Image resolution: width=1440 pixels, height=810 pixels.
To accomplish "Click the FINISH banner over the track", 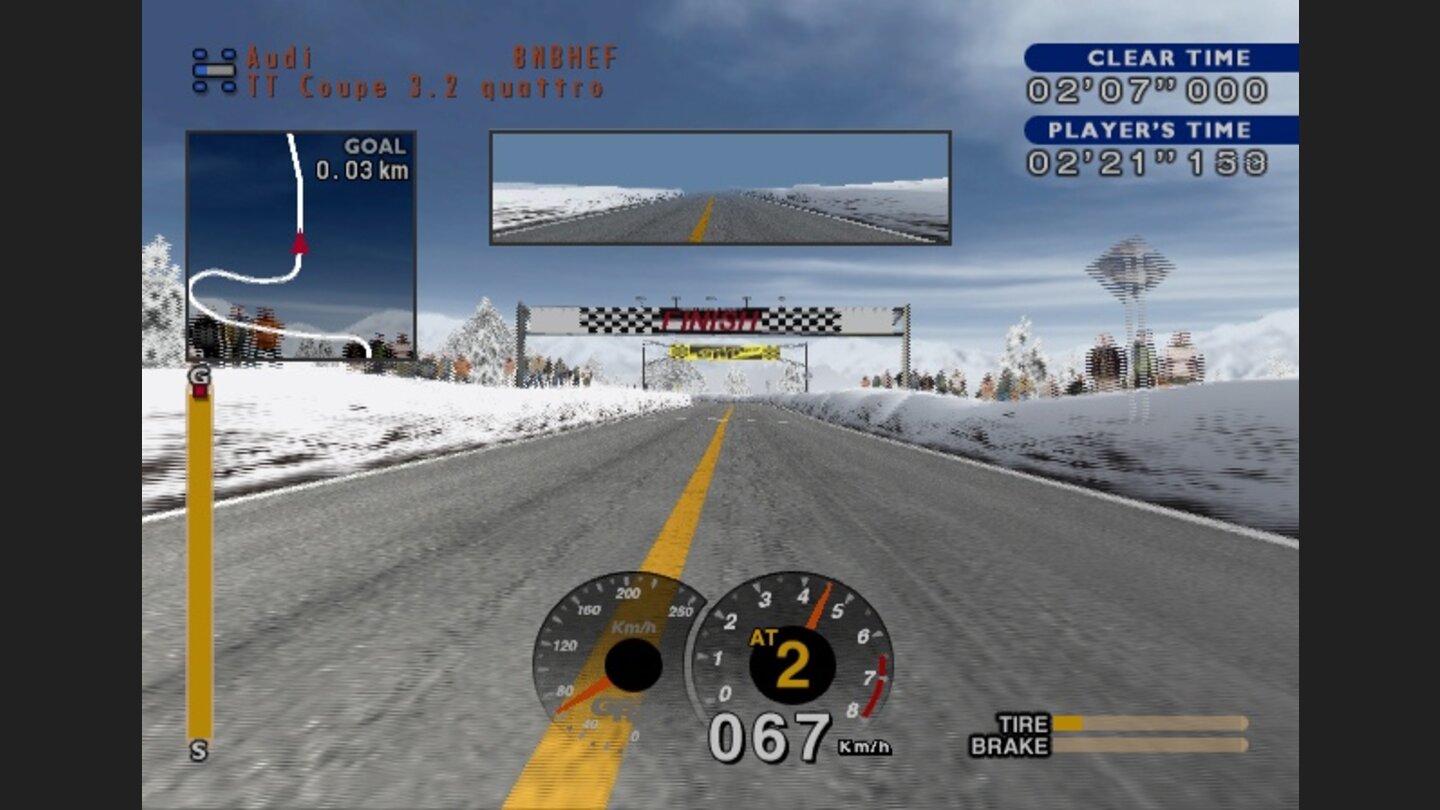I will pos(710,320).
